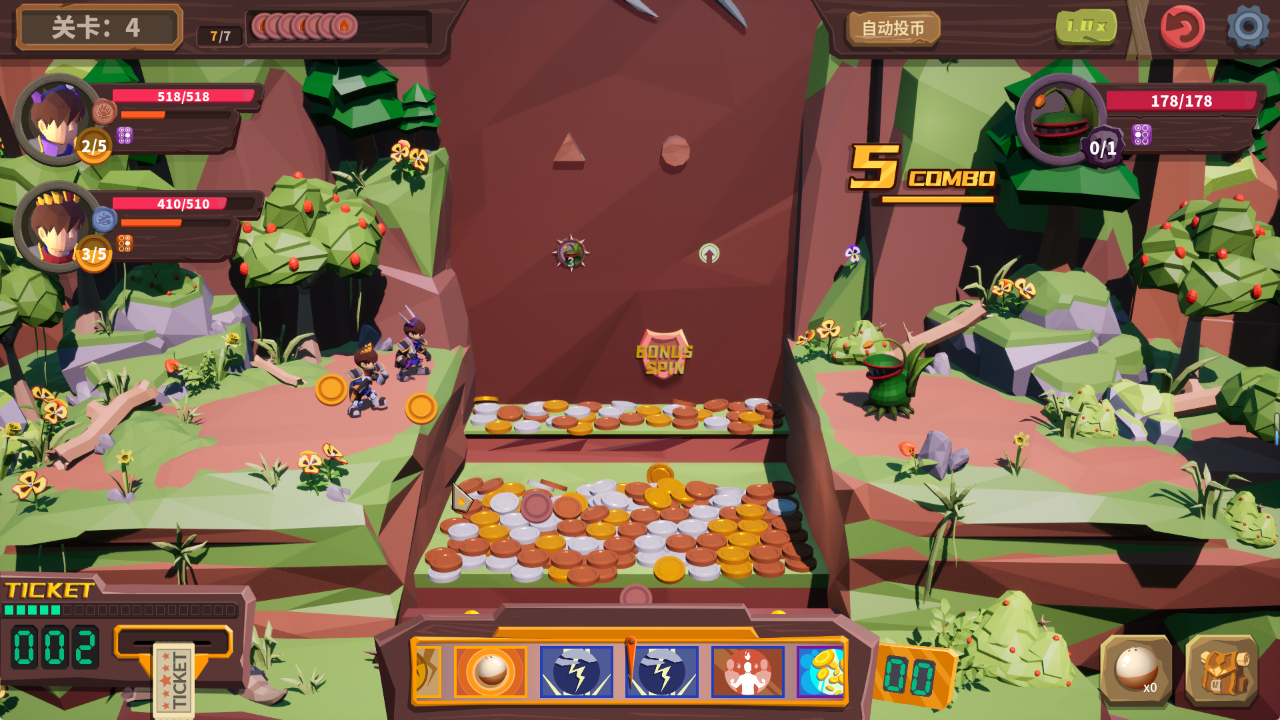Open the backpack inventory button
Image resolution: width=1280 pixels, height=720 pixels.
pos(1221,670)
